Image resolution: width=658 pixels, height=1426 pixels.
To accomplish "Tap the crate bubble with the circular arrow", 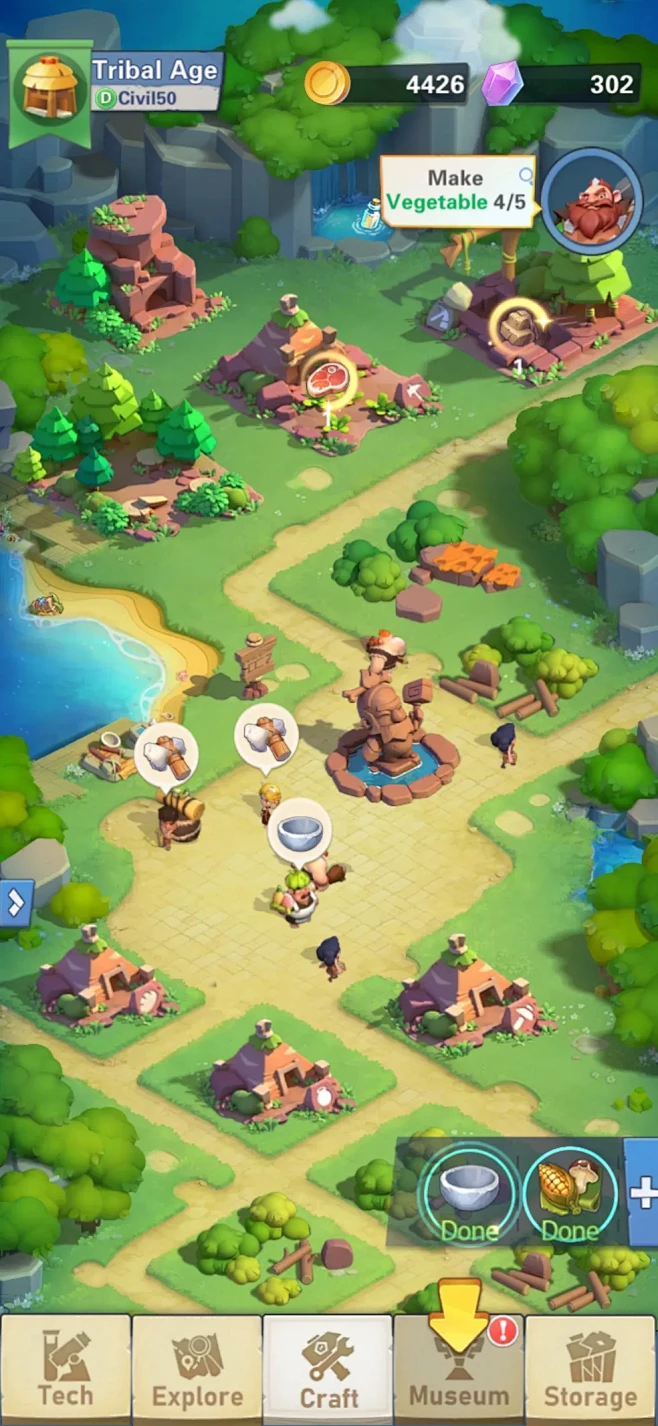I will 518,327.
